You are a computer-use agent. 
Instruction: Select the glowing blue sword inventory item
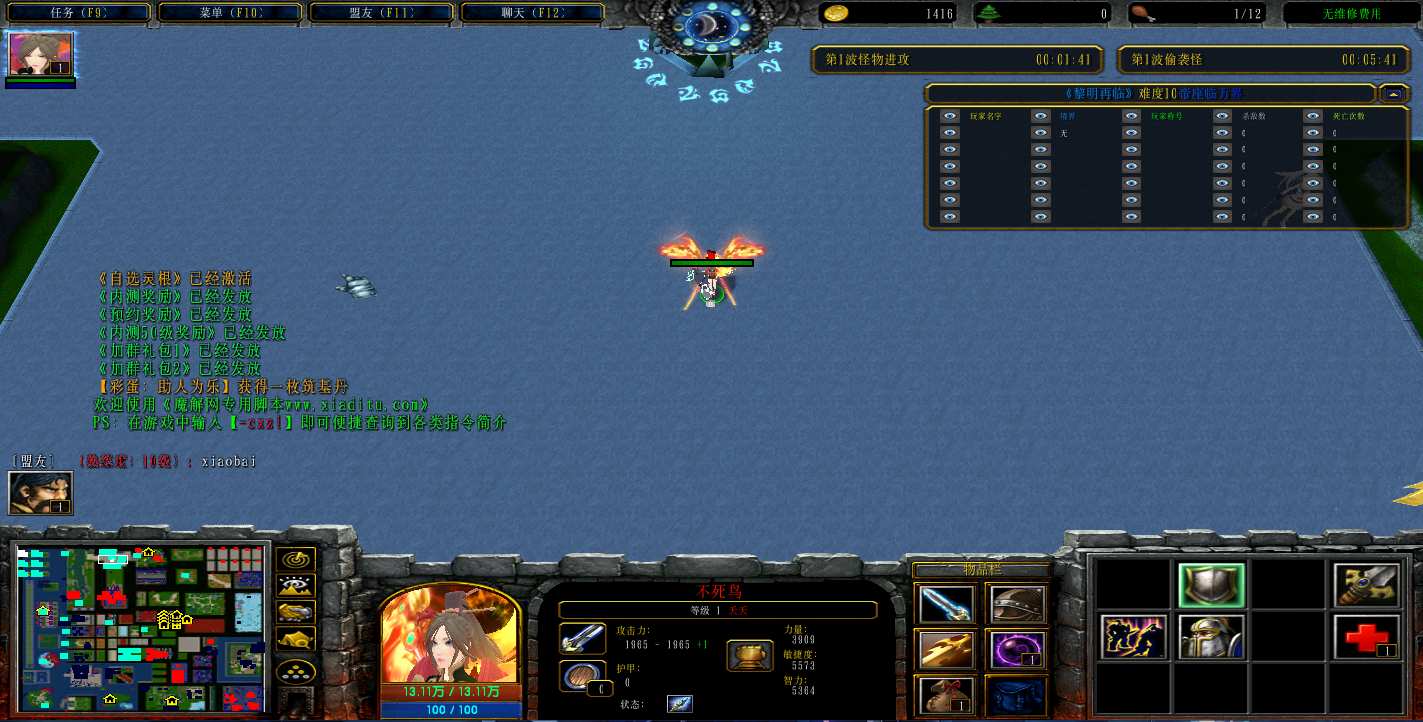click(945, 603)
